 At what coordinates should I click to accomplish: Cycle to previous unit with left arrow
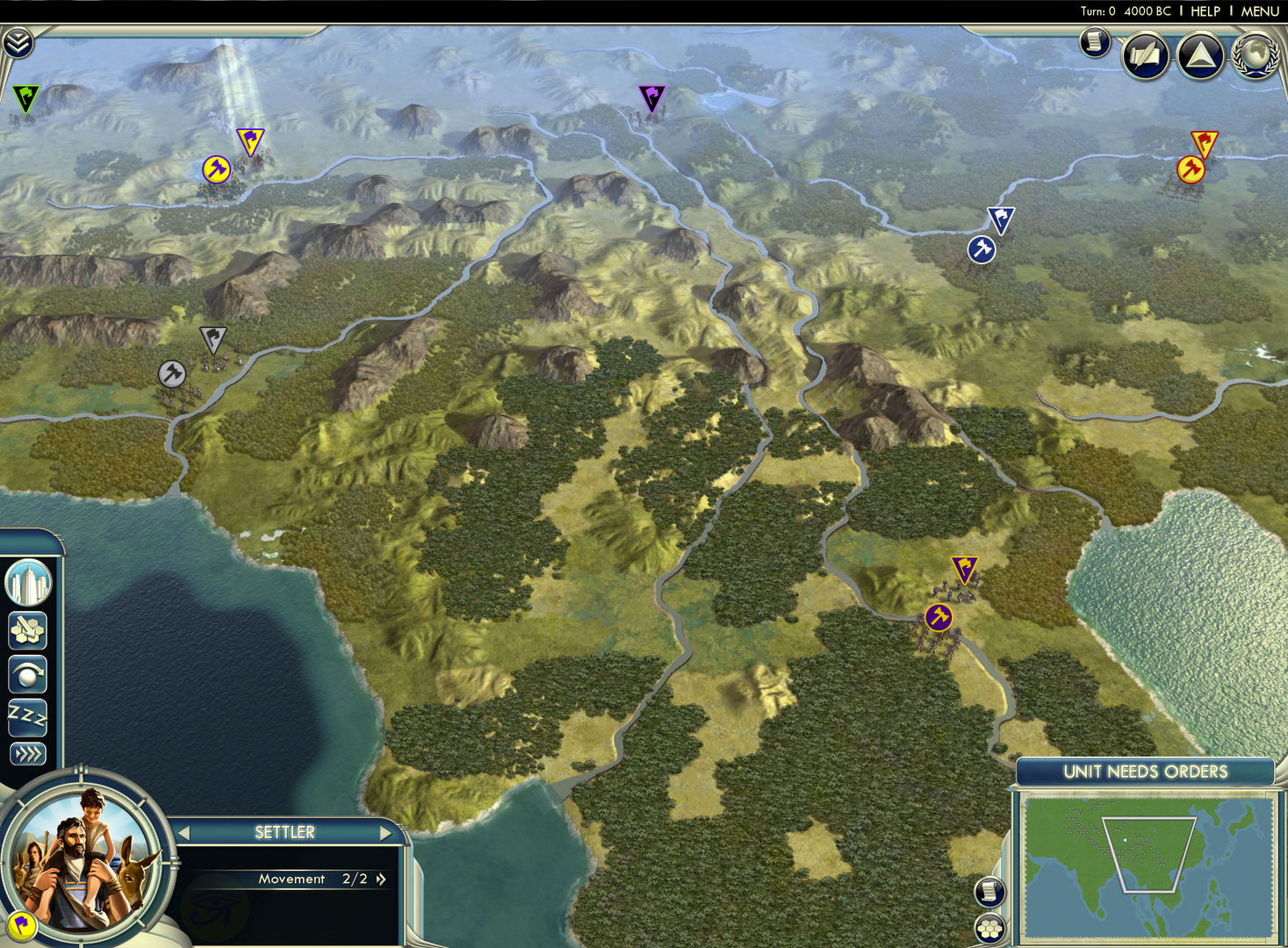click(x=184, y=832)
